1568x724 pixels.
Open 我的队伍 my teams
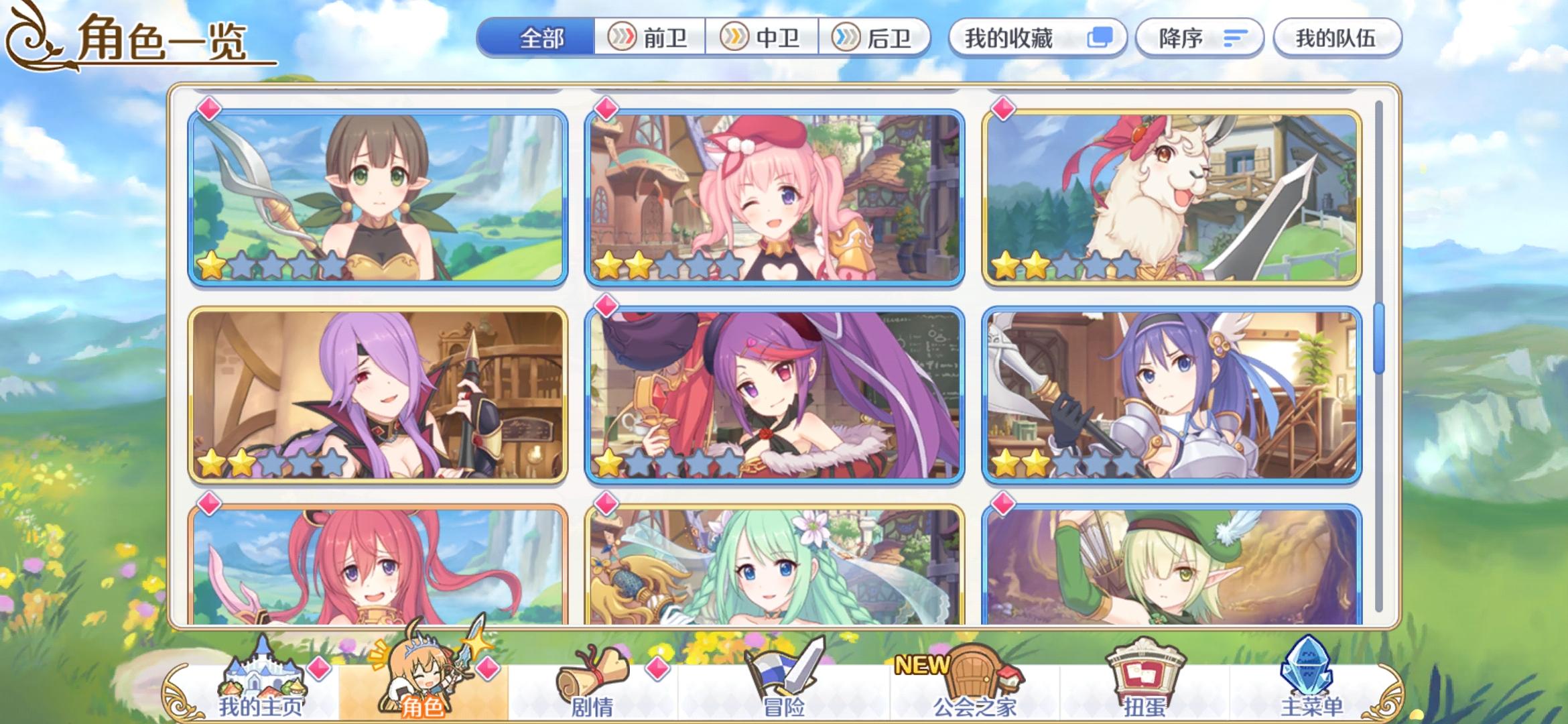point(1337,38)
